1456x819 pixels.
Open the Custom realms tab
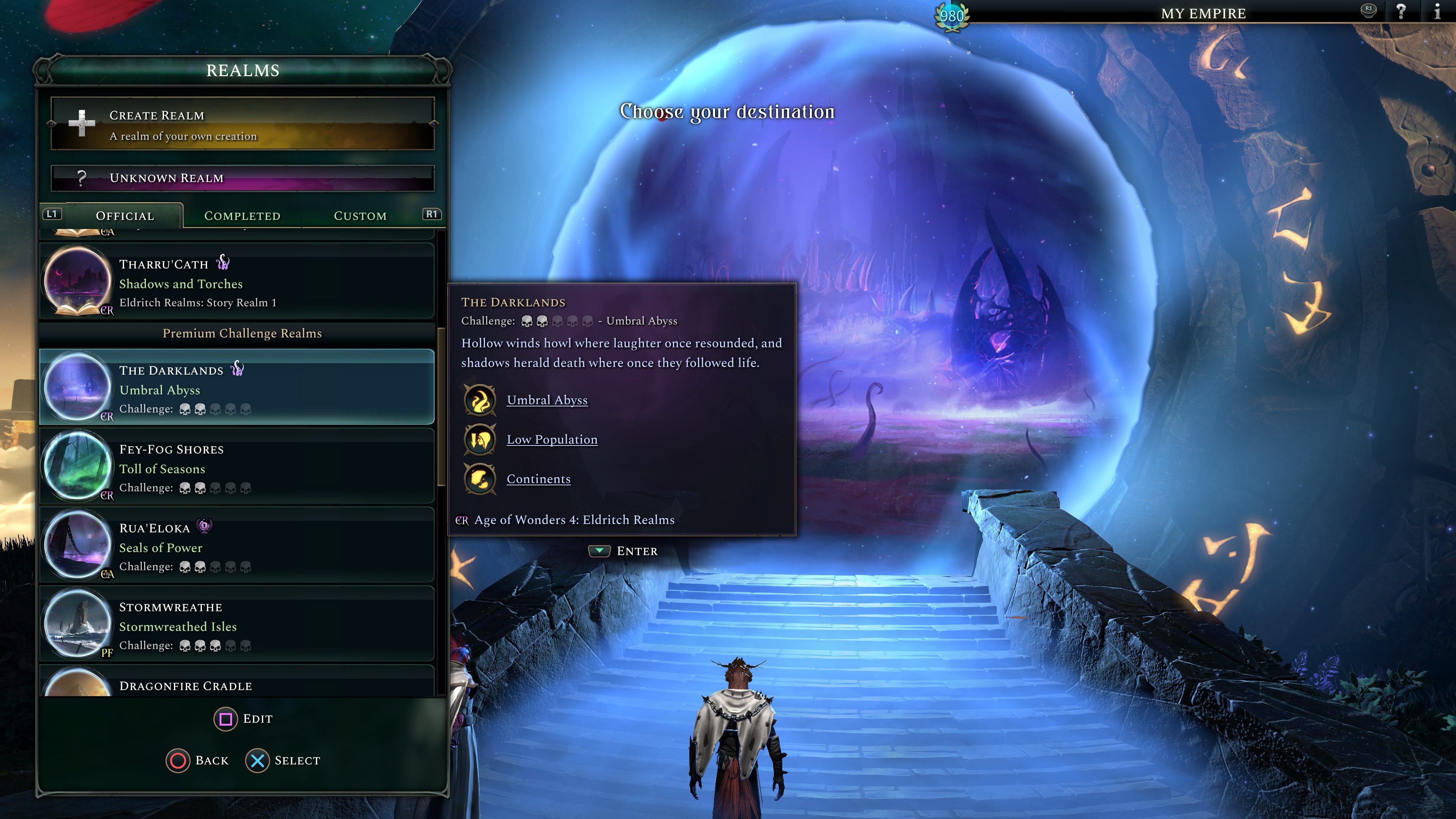tap(360, 215)
